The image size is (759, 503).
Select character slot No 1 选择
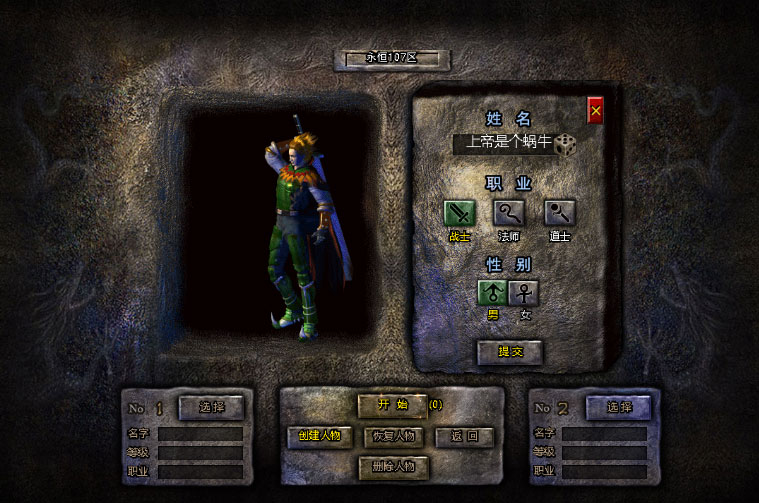pos(212,407)
